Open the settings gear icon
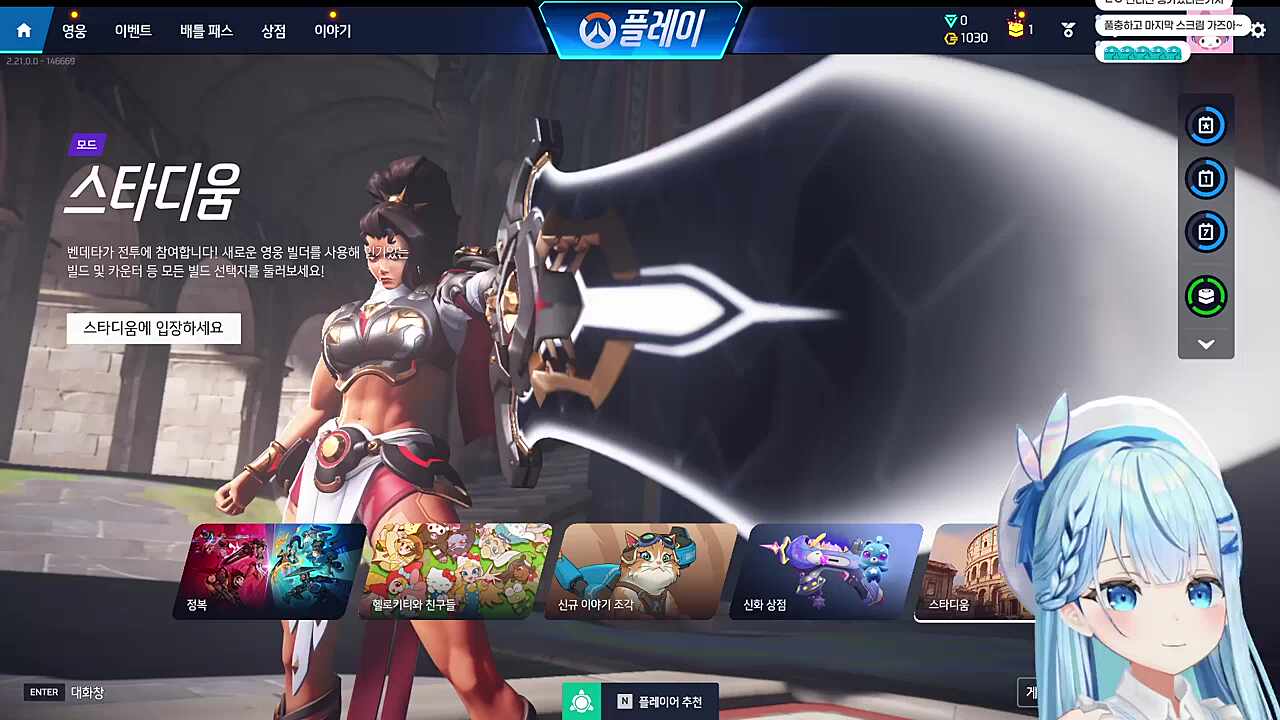The width and height of the screenshot is (1280, 720). click(x=1257, y=31)
